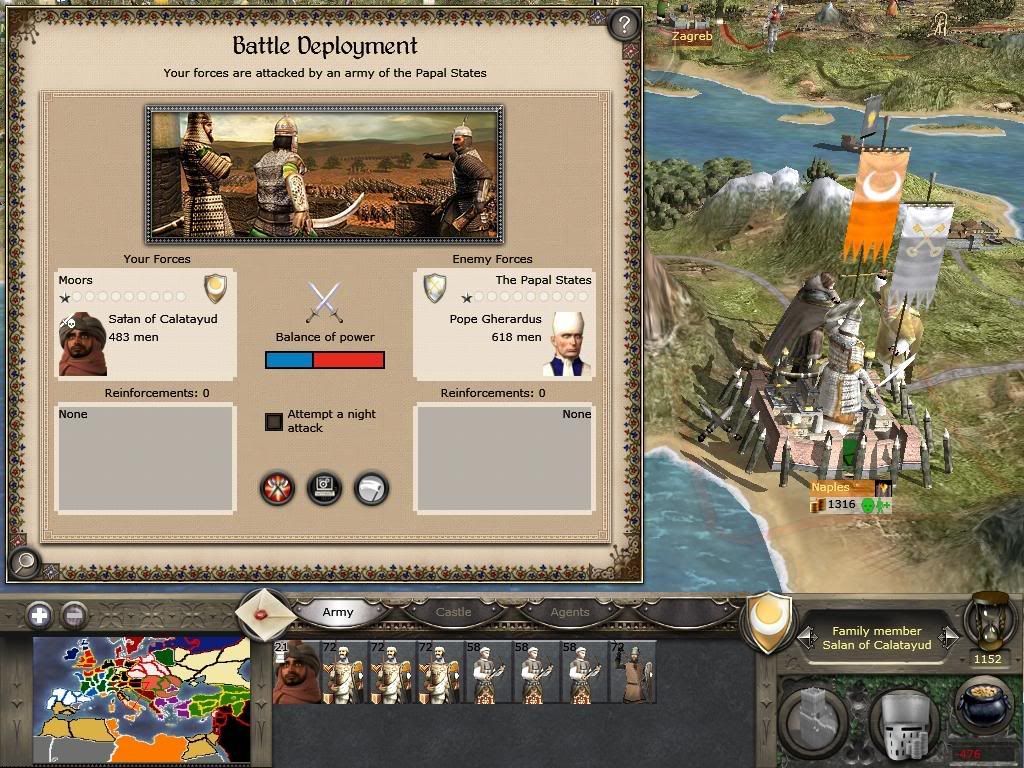This screenshot has height=768, width=1024.
Task: Select Salan of Calatayud's portrait in Your Forces
Action: point(82,344)
